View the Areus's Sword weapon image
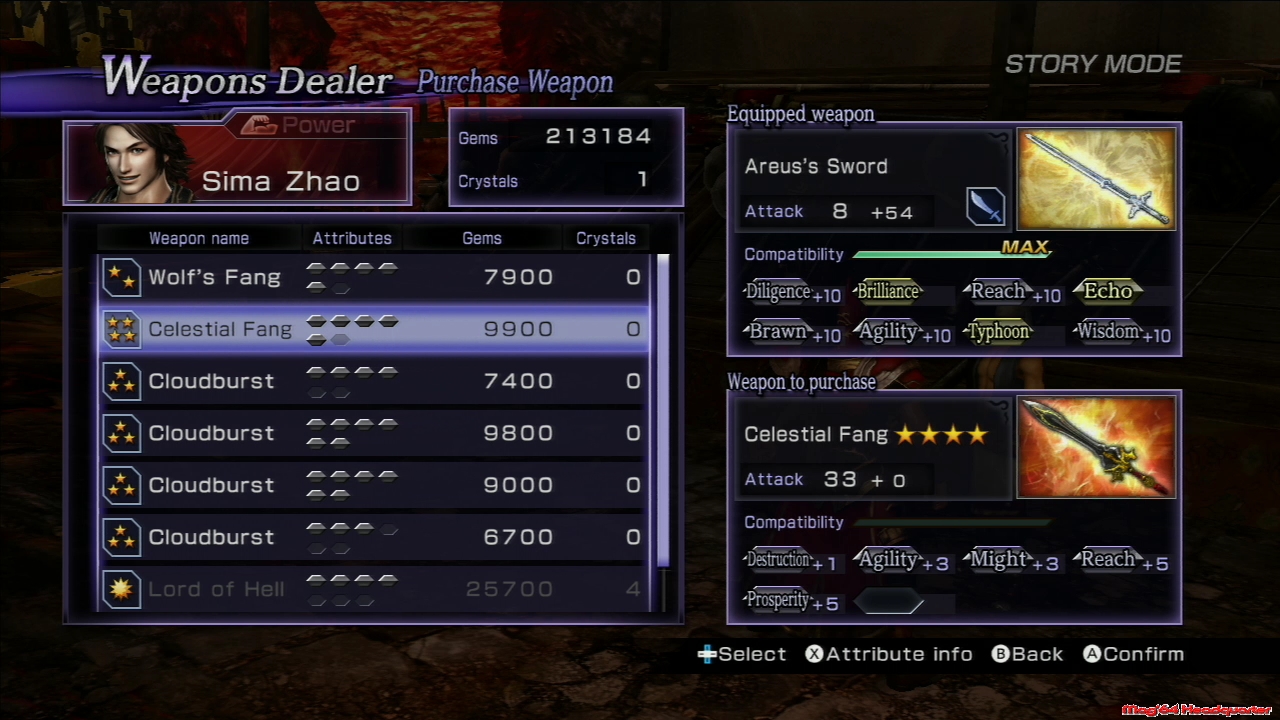1280x720 pixels. click(x=1096, y=179)
